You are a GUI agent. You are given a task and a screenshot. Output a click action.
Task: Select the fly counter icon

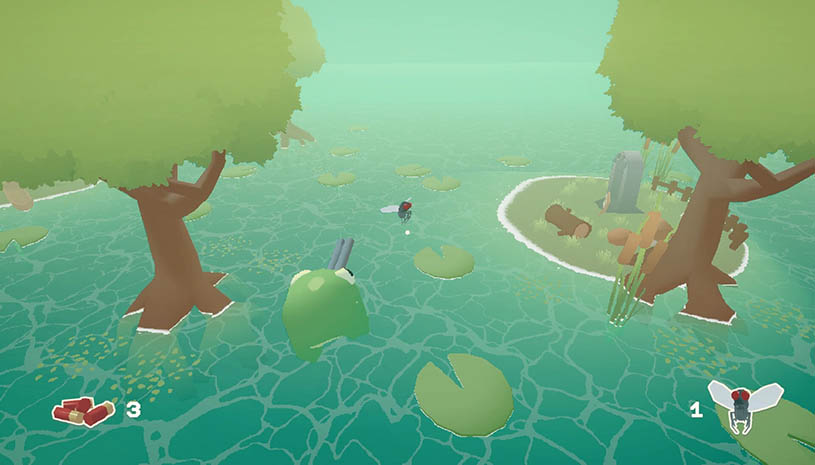[742, 405]
